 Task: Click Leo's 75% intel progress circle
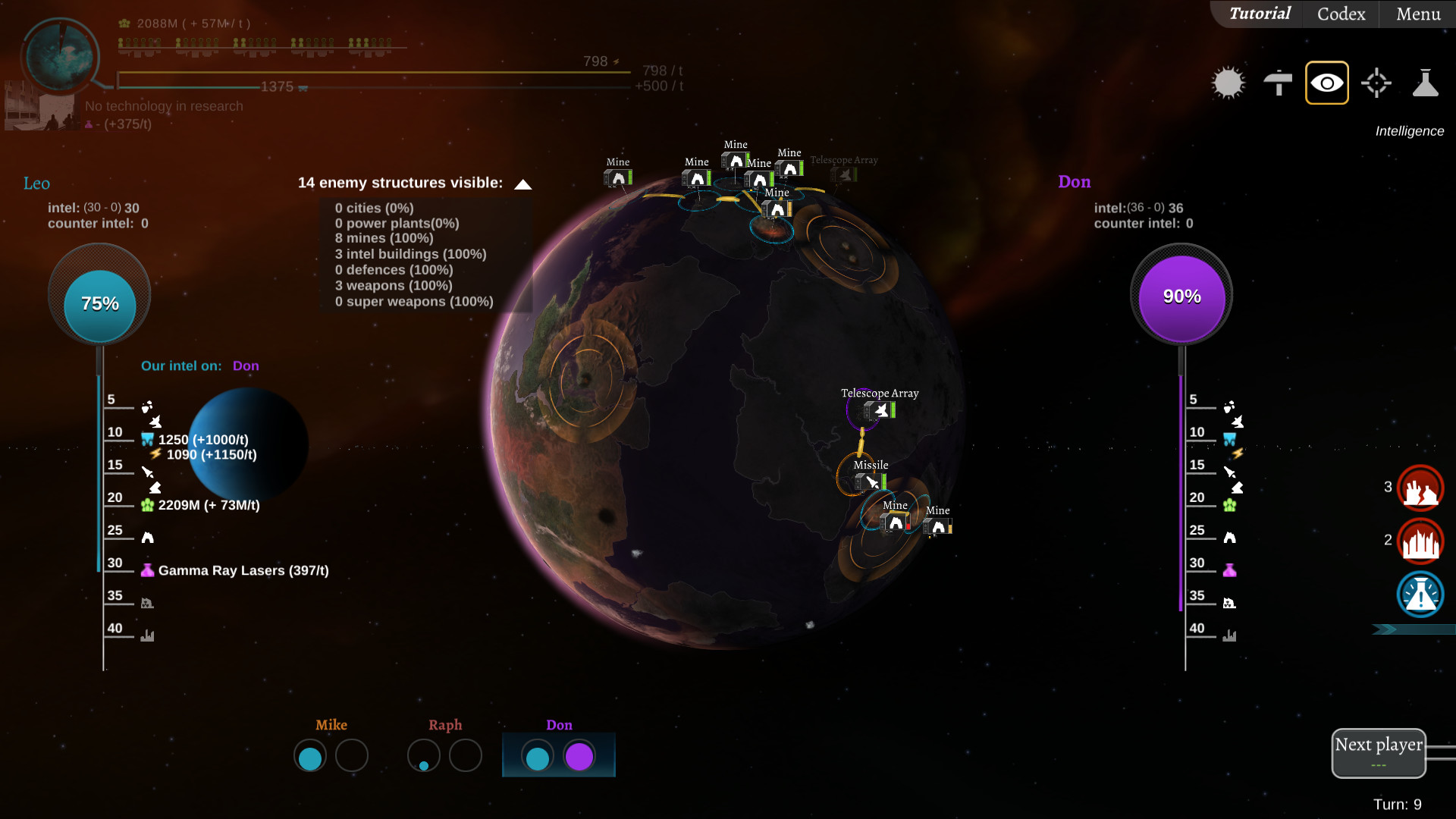[99, 303]
